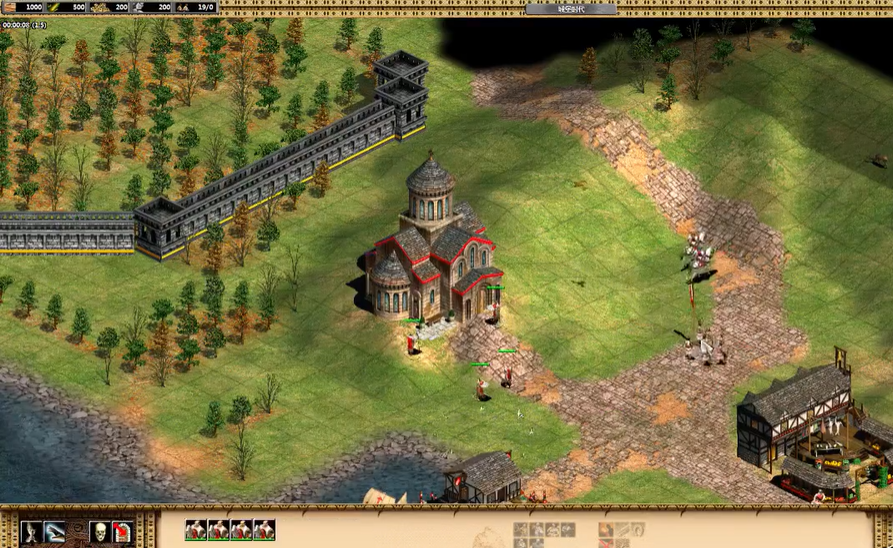The height and width of the screenshot is (548, 893).
Task: Click the skull delete-unit command icon
Action: coord(100,531)
